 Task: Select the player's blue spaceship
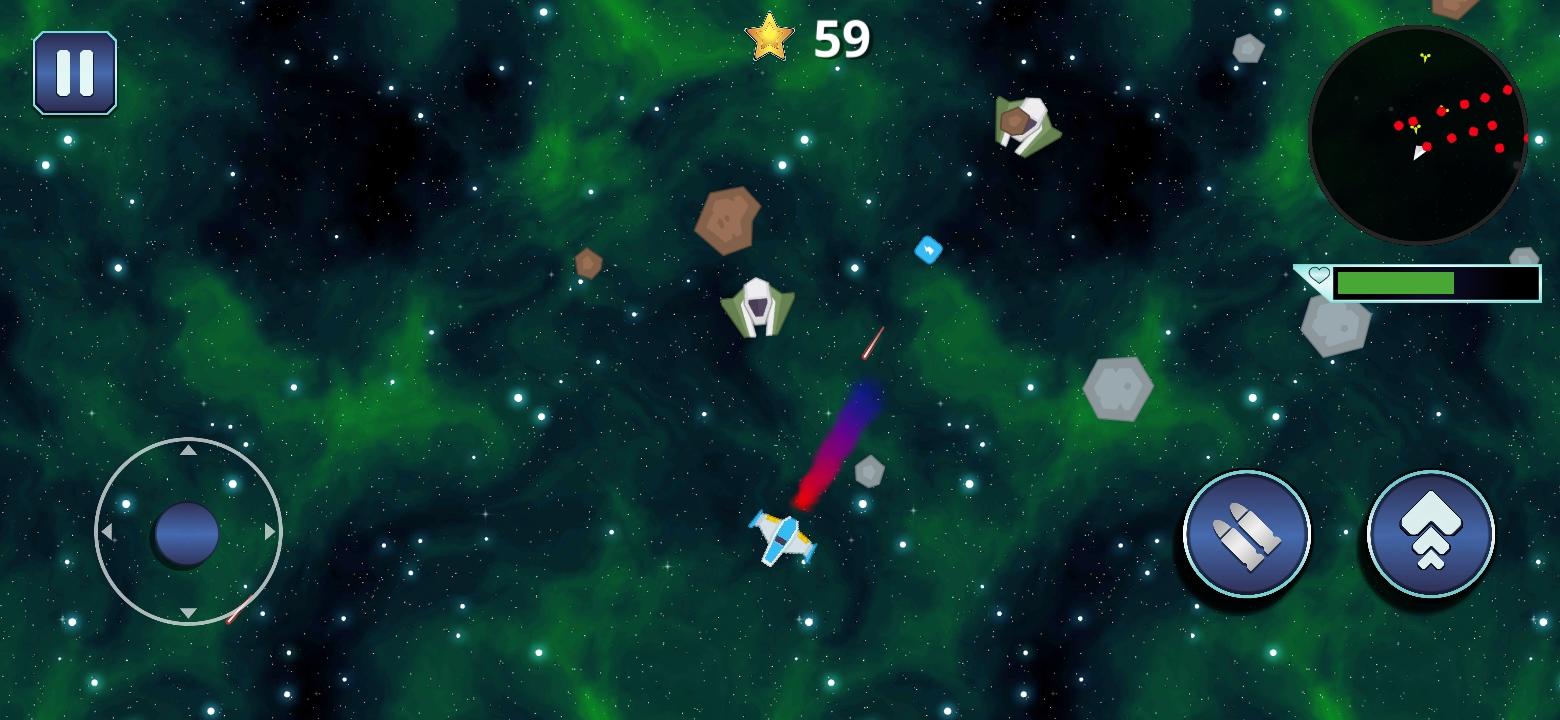783,540
